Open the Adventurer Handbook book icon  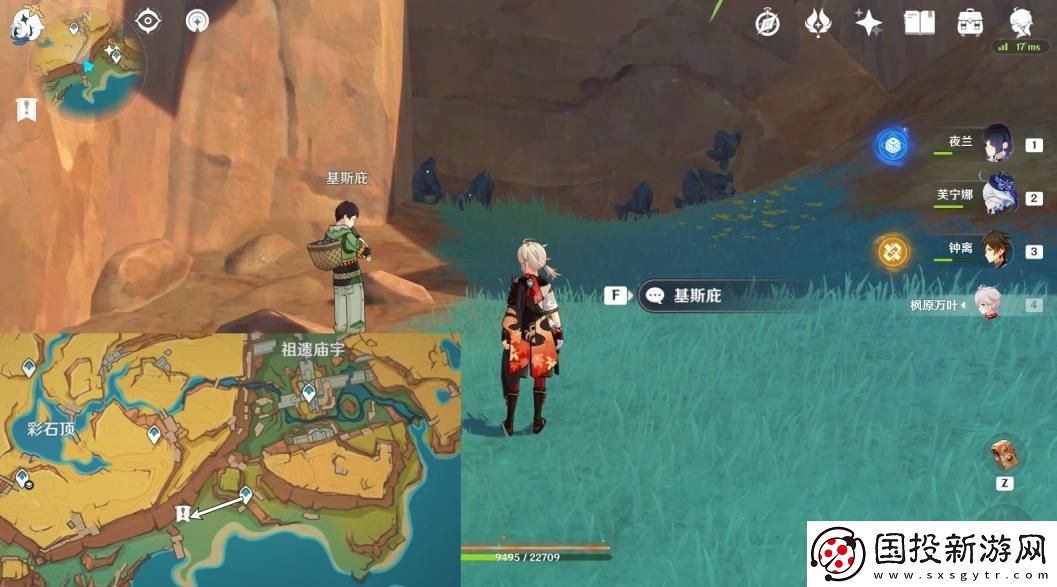click(919, 23)
